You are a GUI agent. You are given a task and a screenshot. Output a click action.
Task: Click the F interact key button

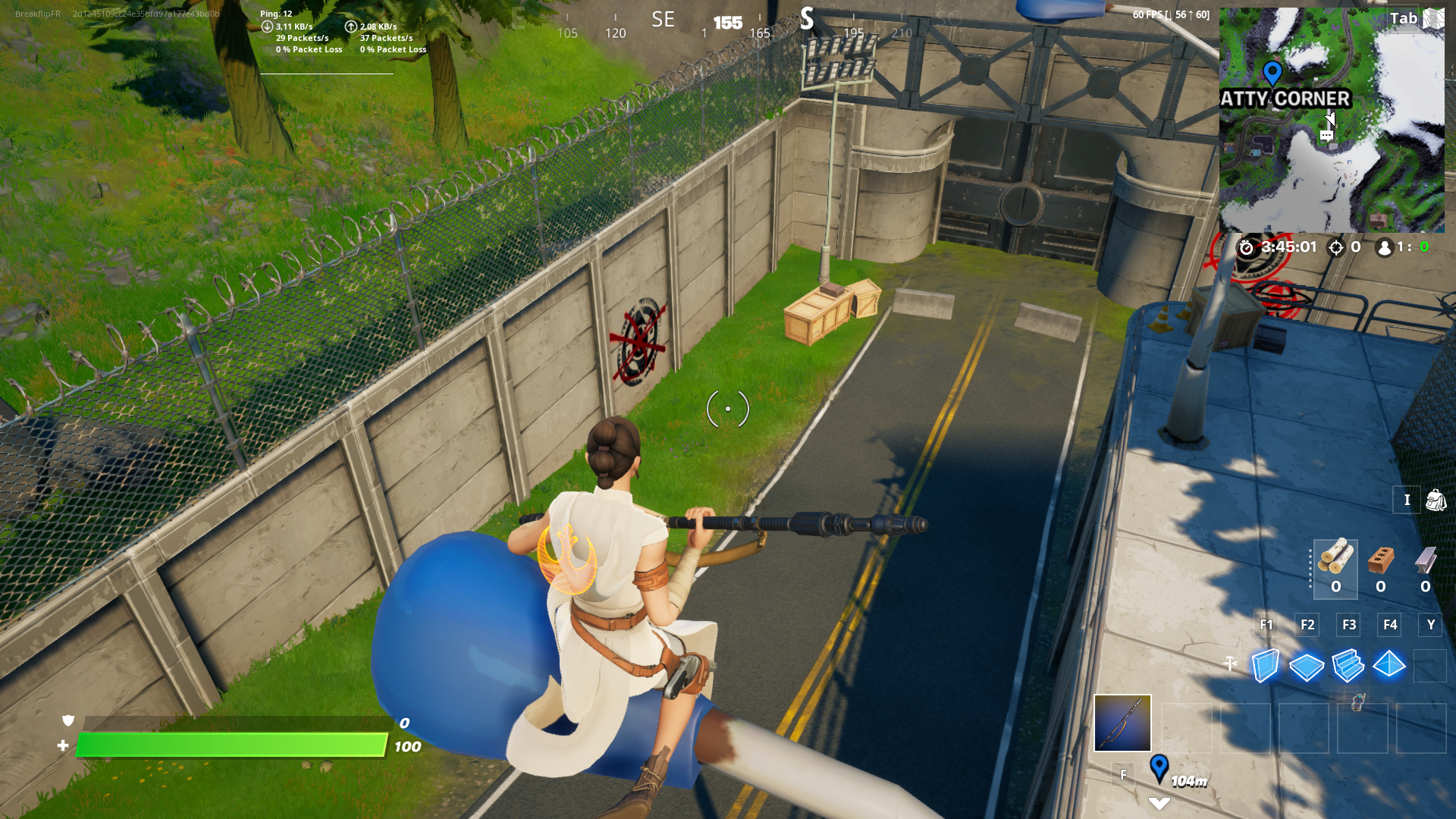point(1123,774)
